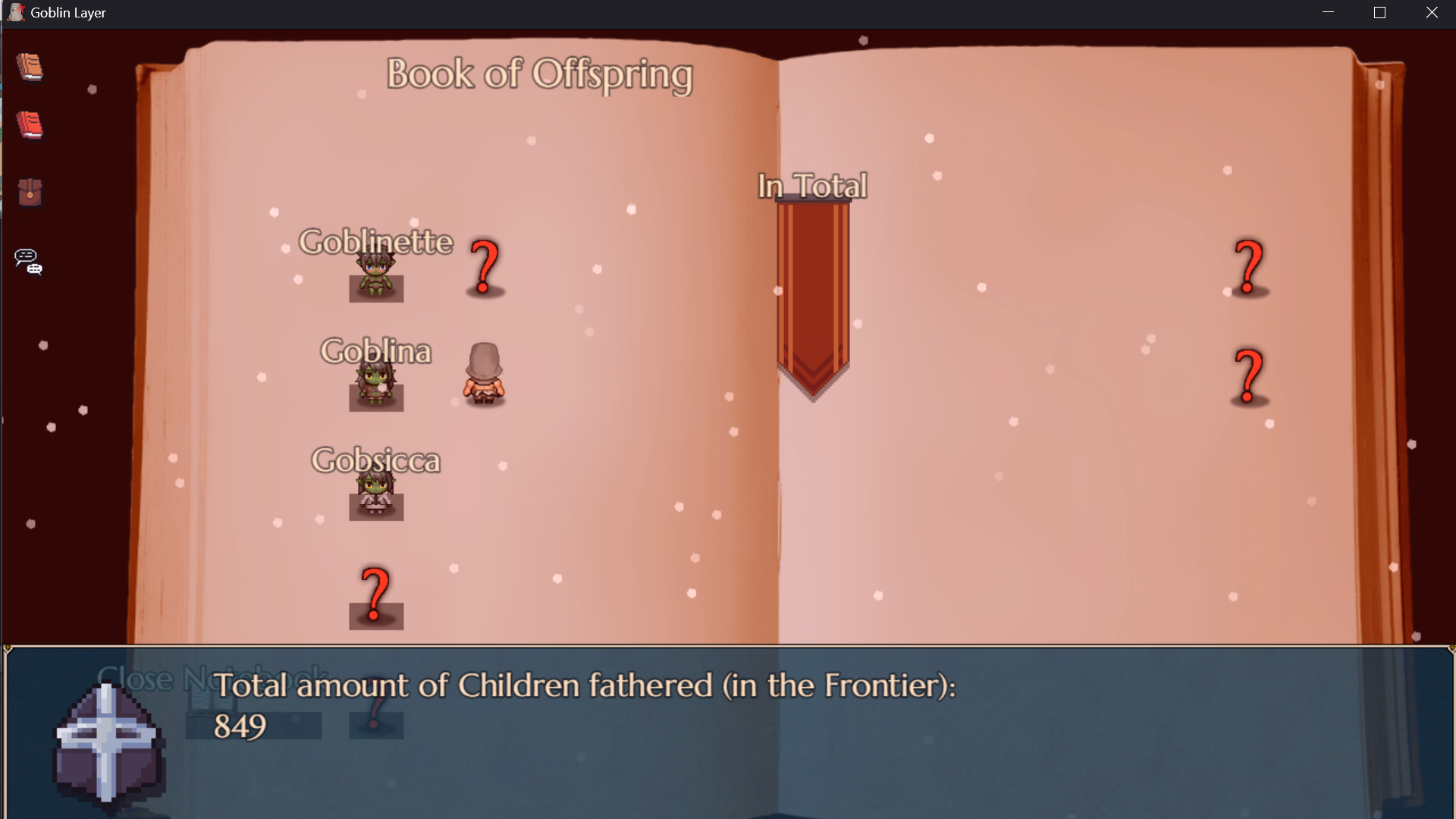The image size is (1456, 819).
Task: Click the 849 children total value
Action: coord(240,725)
